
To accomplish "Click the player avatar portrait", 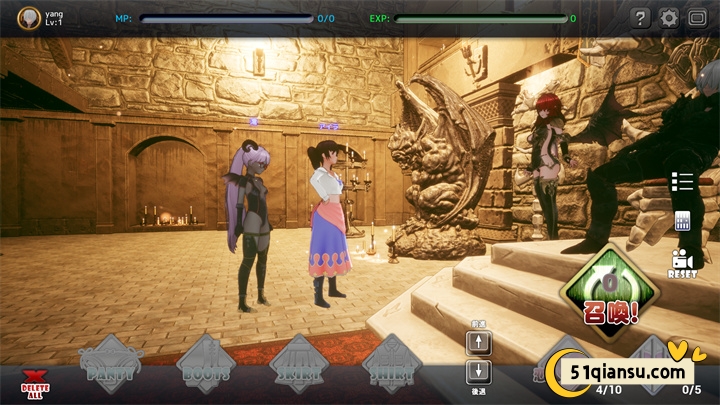I will pyautogui.click(x=30, y=17).
